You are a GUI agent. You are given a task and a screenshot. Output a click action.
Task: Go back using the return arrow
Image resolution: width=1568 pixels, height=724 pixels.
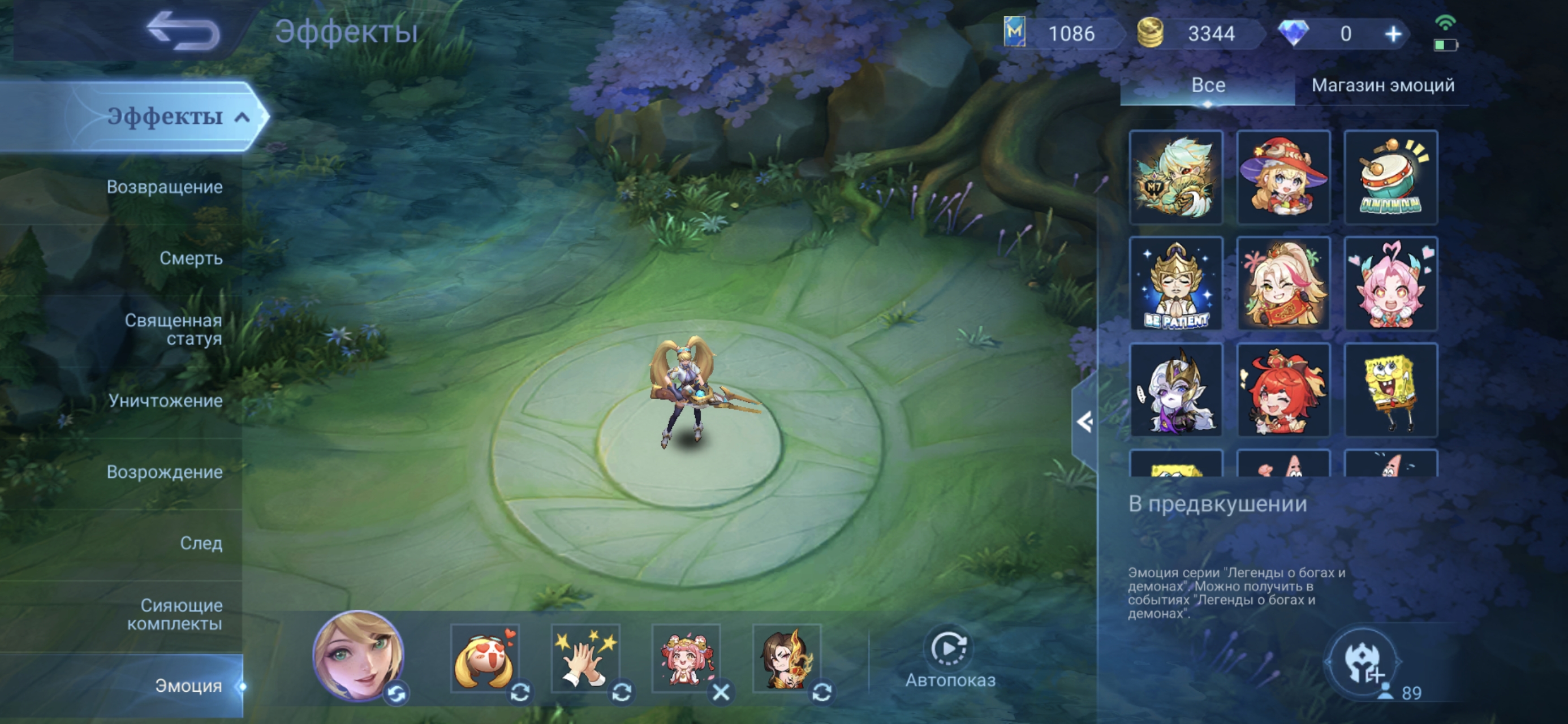(183, 31)
